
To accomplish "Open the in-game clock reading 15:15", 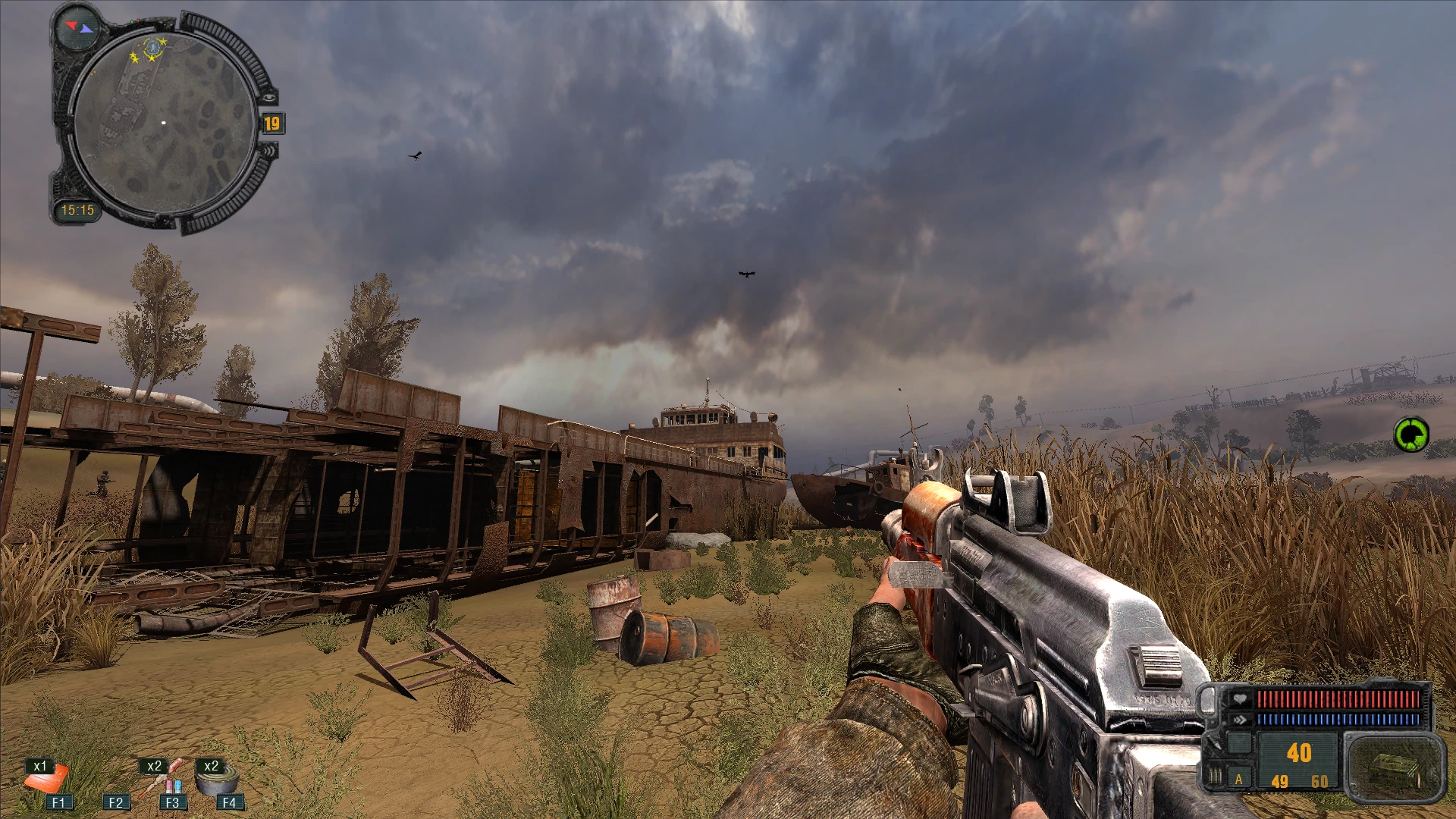I will coord(78,209).
